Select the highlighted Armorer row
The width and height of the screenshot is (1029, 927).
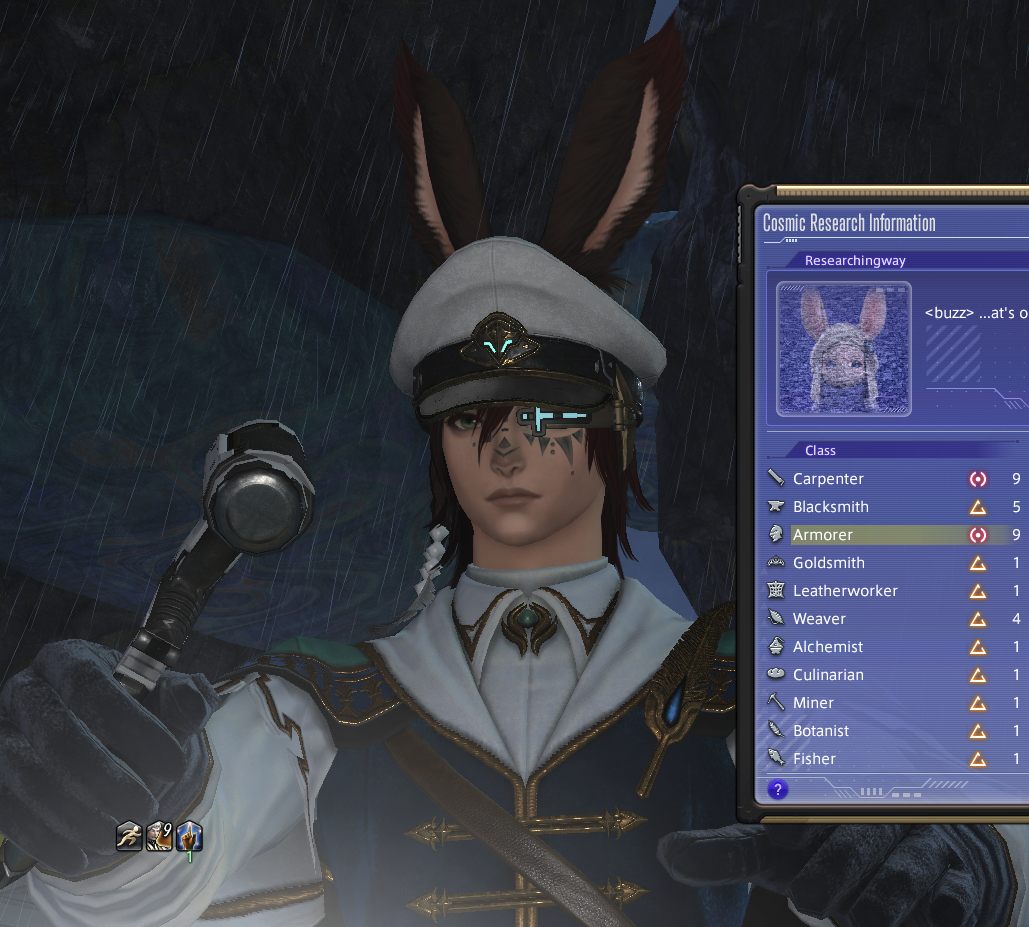click(825, 535)
